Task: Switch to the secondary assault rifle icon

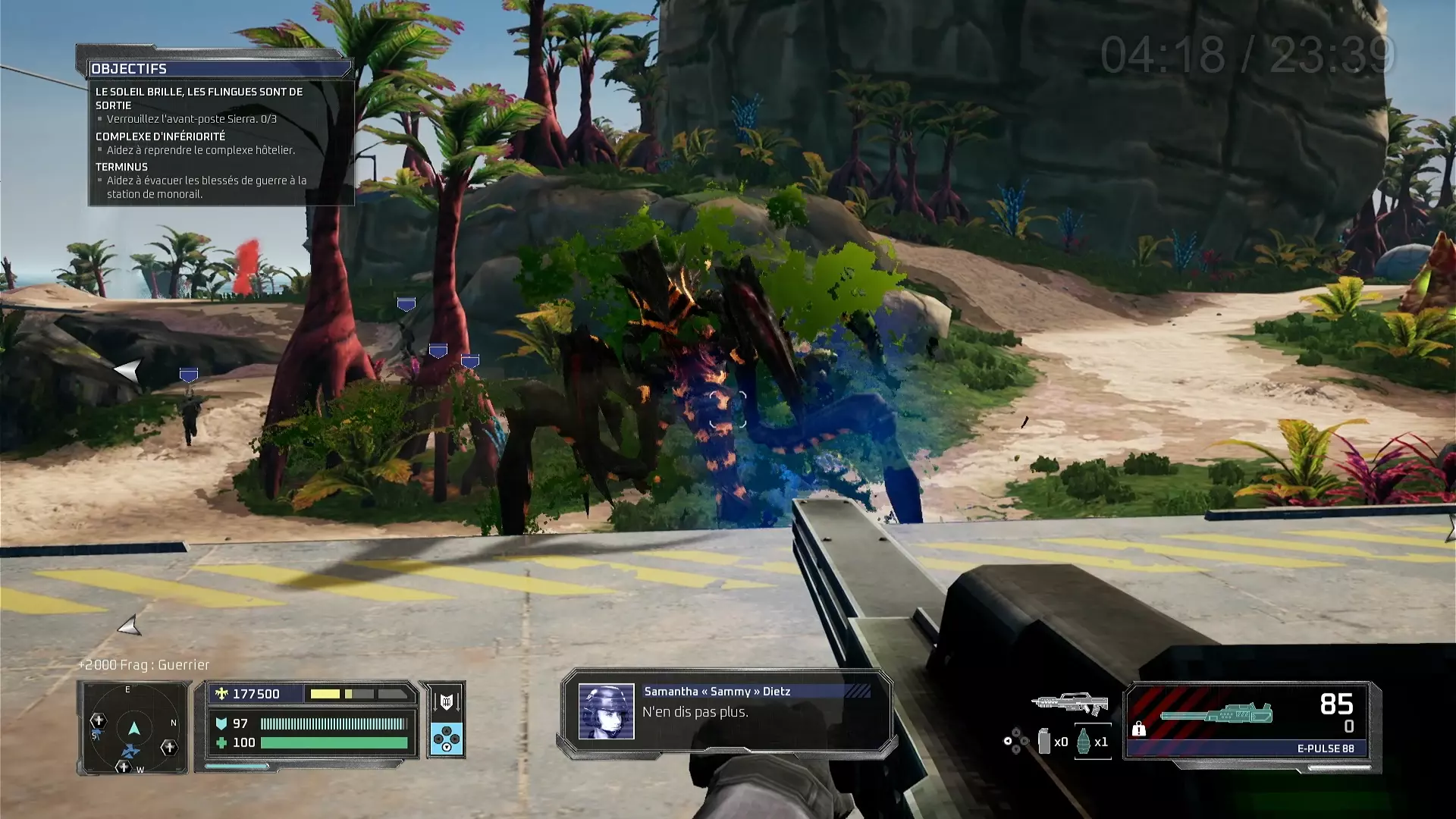Action: click(x=1070, y=704)
